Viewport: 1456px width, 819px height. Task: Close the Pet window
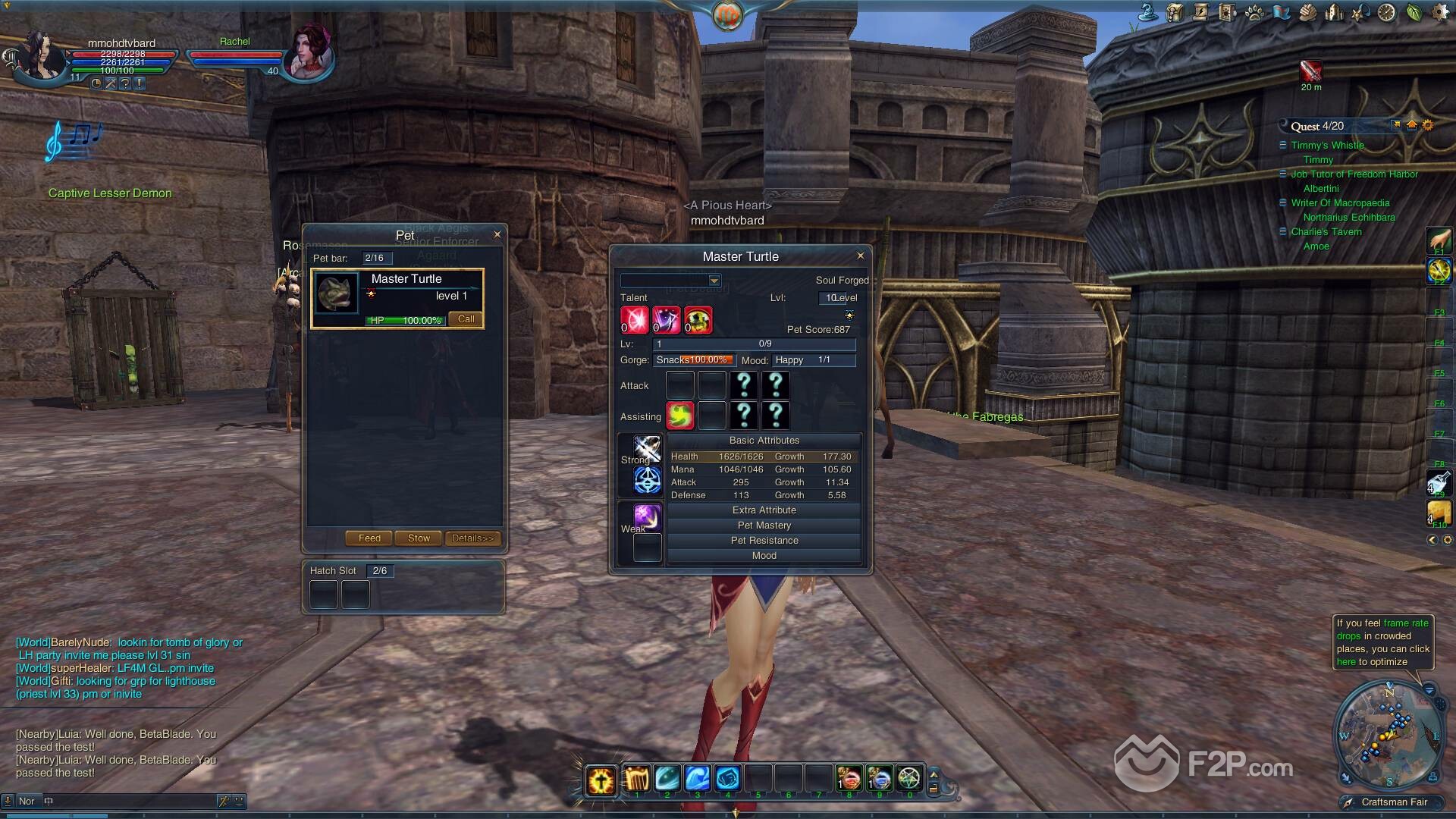[497, 234]
